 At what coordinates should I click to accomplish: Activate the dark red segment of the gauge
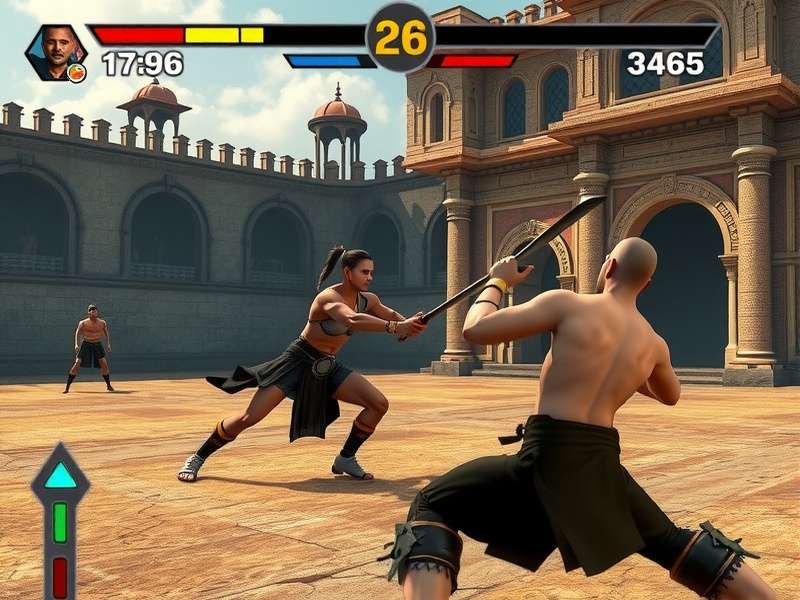[60, 575]
